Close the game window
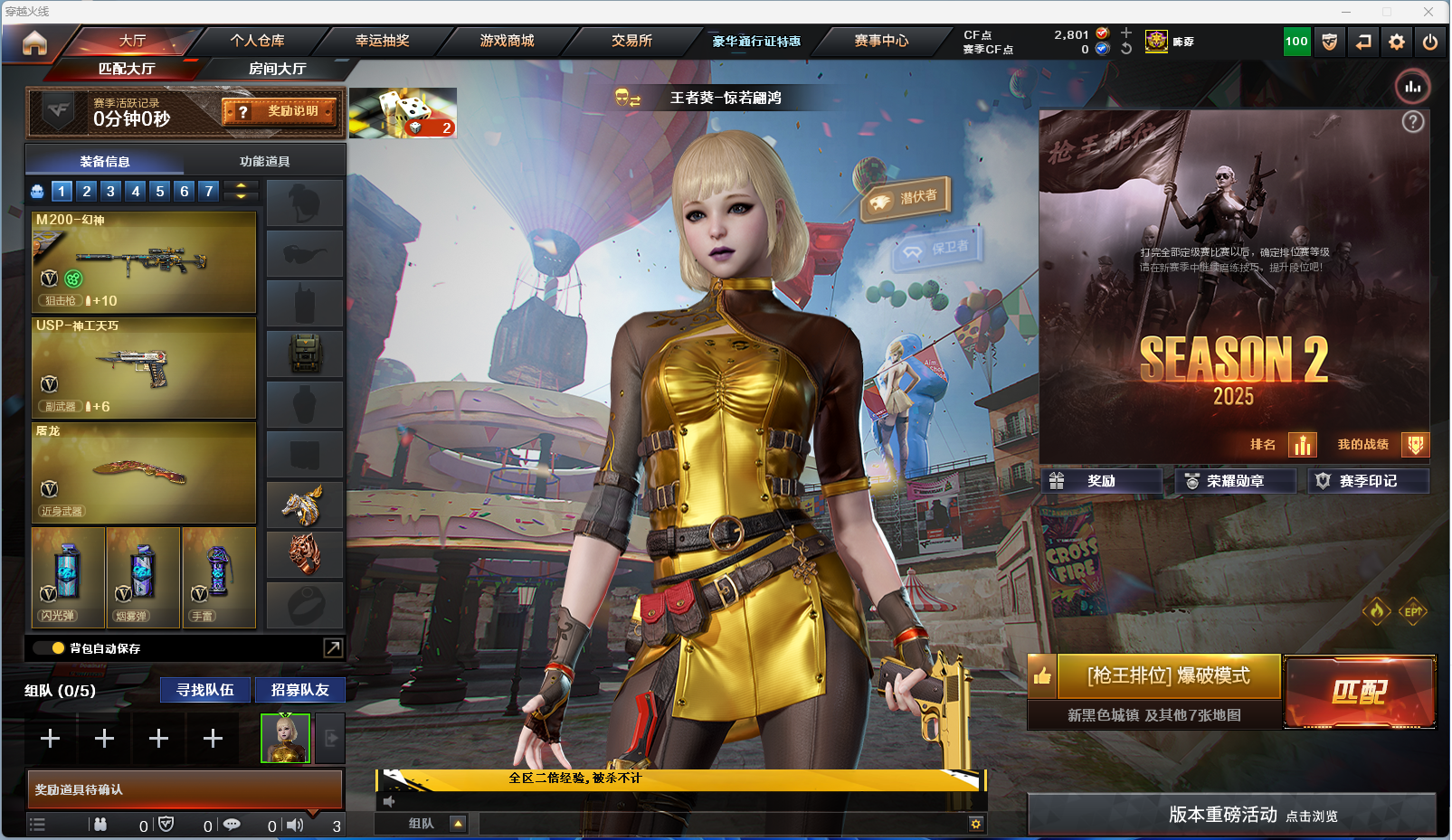Viewport: 1452px width, 840px height. click(1428, 12)
